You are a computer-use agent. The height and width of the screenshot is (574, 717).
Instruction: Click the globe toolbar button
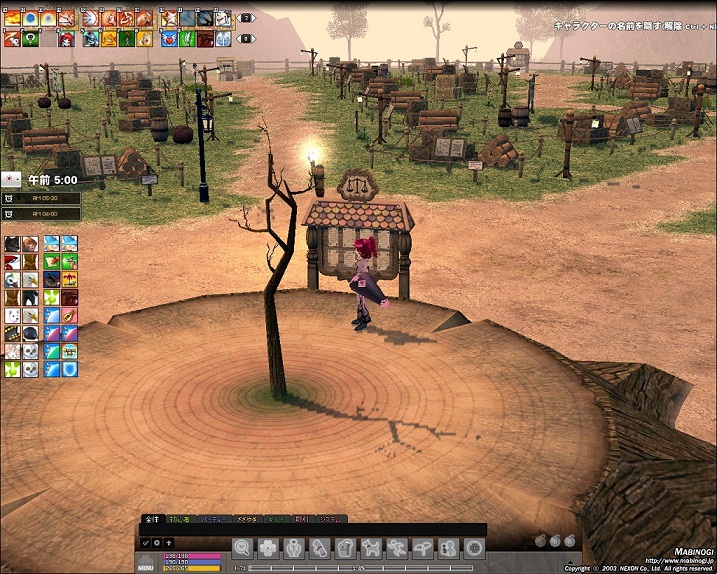[x=475, y=547]
